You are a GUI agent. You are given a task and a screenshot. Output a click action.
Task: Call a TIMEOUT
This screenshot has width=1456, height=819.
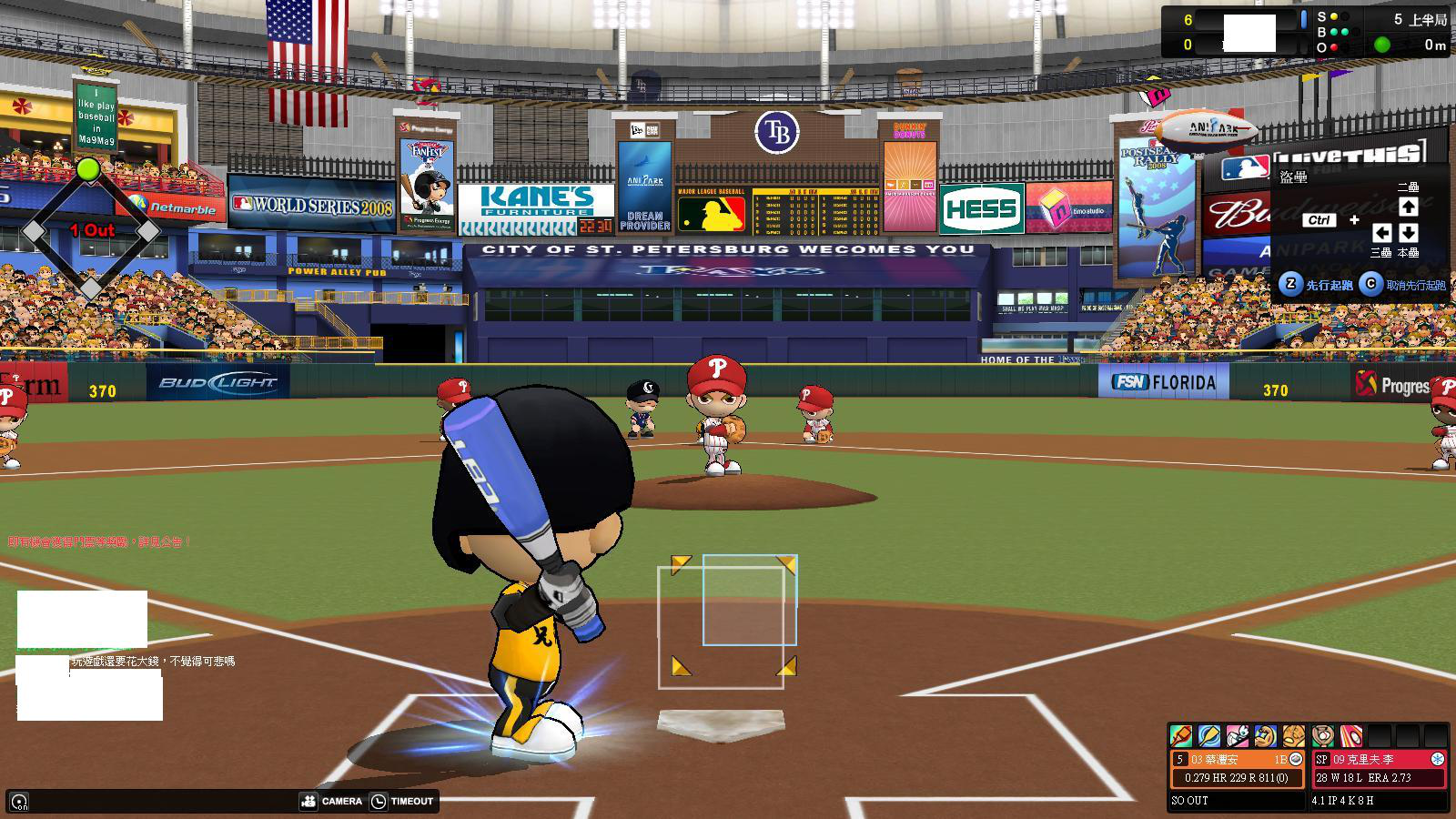(402, 801)
